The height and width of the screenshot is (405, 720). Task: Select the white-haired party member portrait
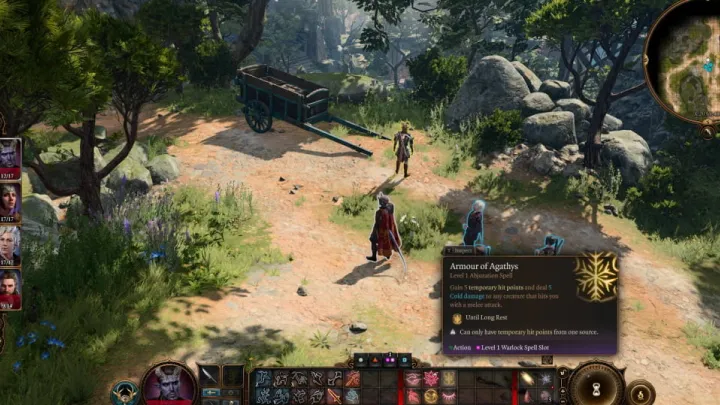9,245
